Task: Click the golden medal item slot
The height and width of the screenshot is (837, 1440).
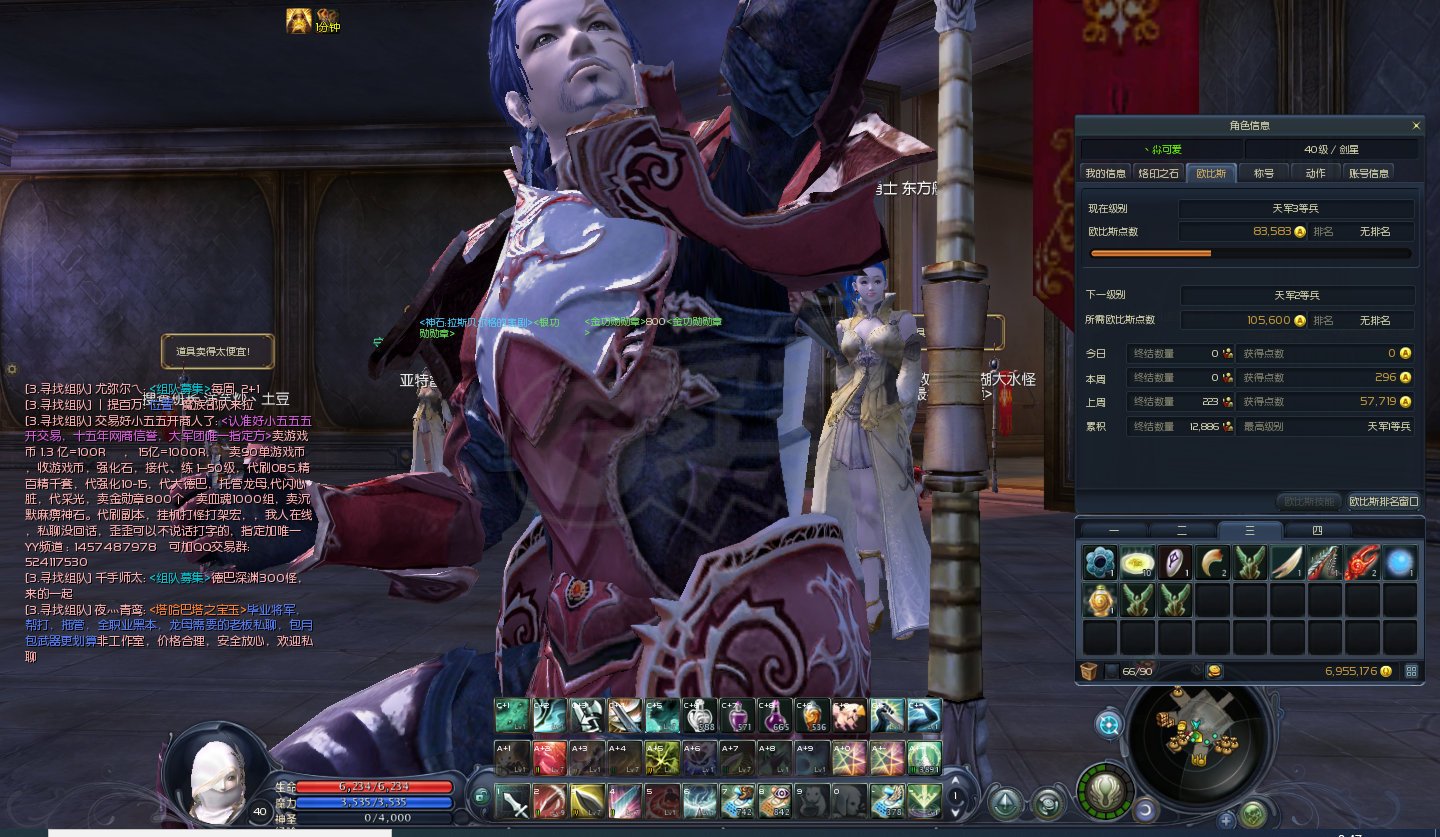Action: click(x=1100, y=600)
